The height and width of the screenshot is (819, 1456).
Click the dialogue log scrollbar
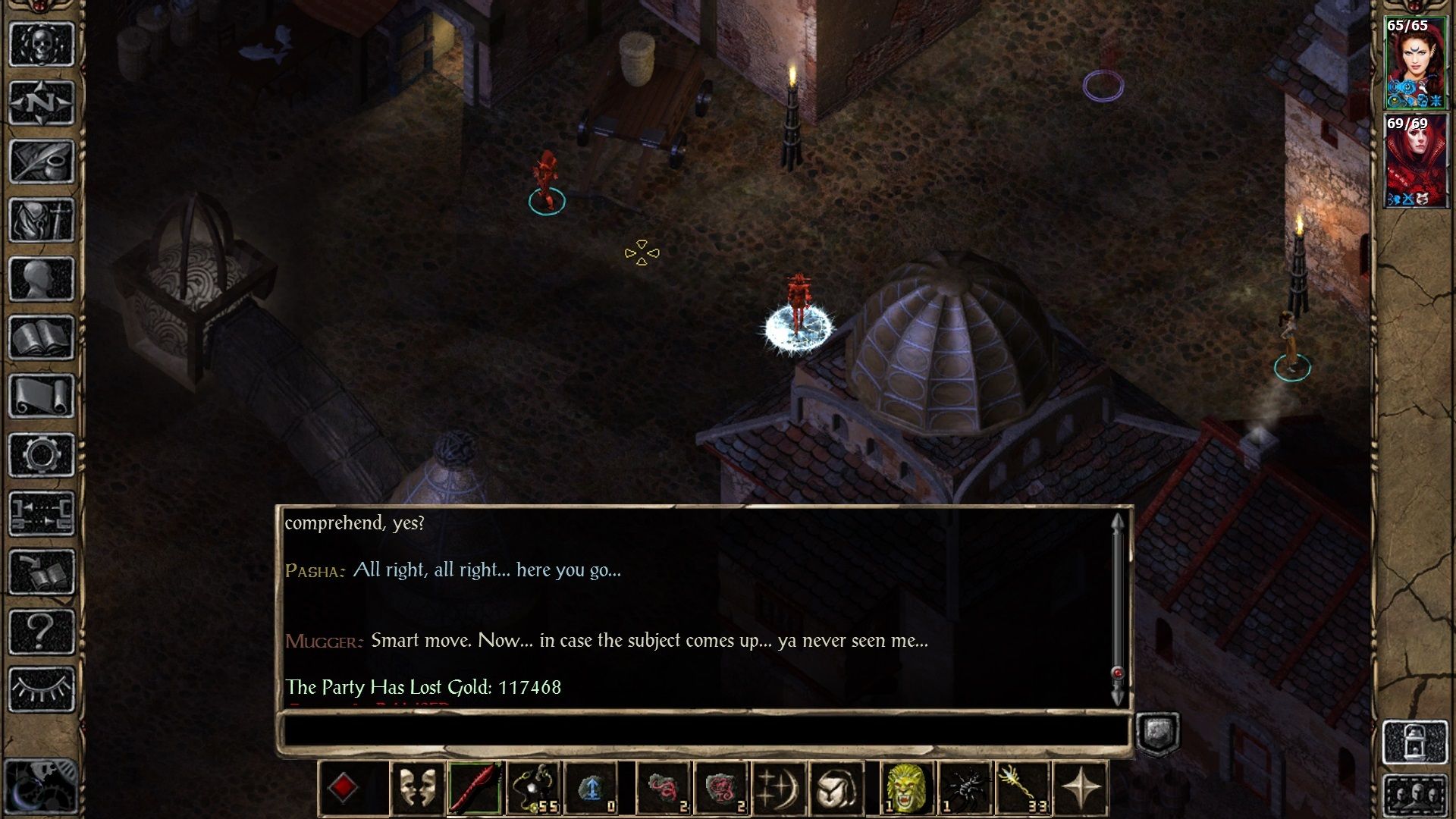tap(1117, 607)
